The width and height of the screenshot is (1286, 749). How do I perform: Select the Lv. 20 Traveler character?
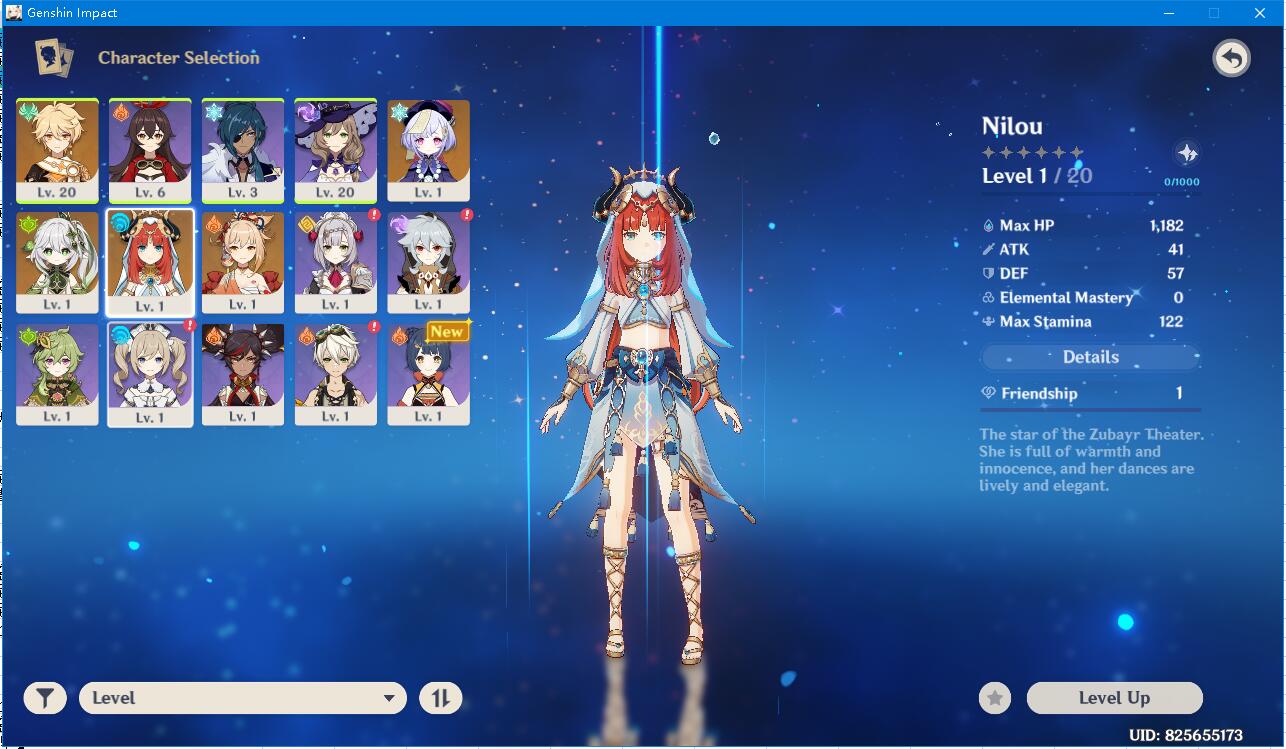coord(56,150)
